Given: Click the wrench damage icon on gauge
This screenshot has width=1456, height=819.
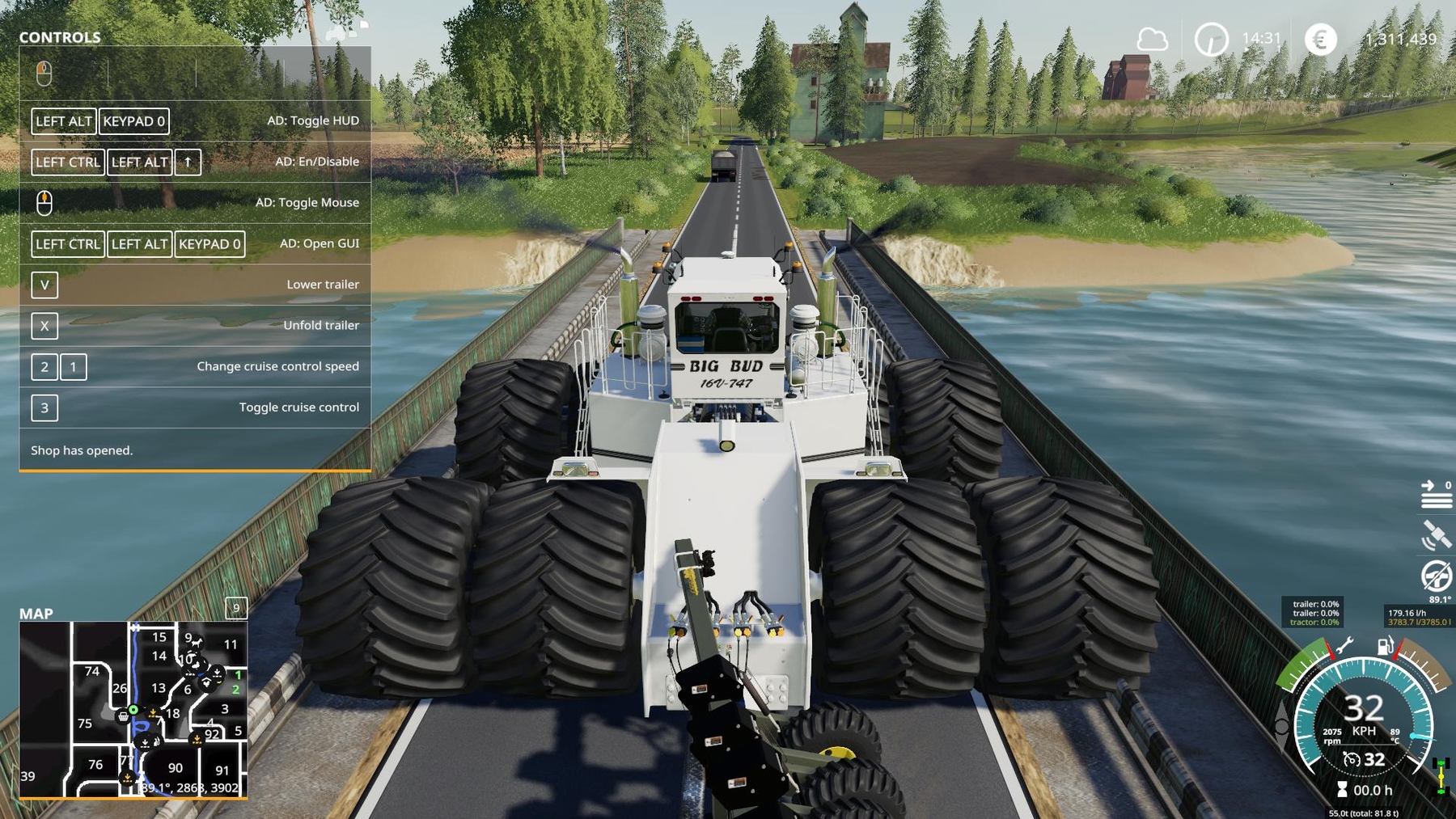Looking at the screenshot, I should 1344,645.
